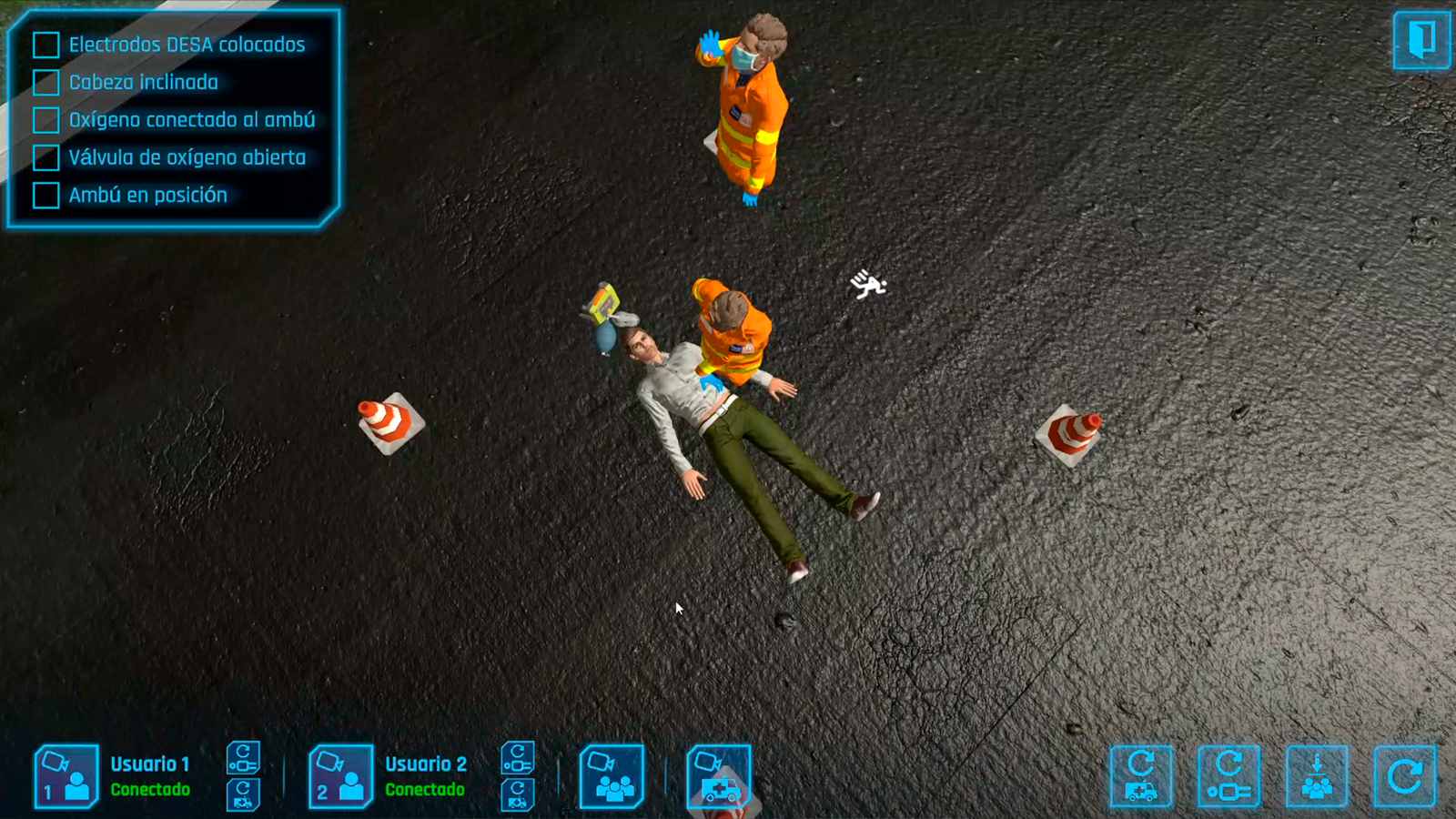Screen dimensions: 1456x819
Task: Toggle Oxígeno conectado al ambú checkbox
Action: tap(46, 120)
